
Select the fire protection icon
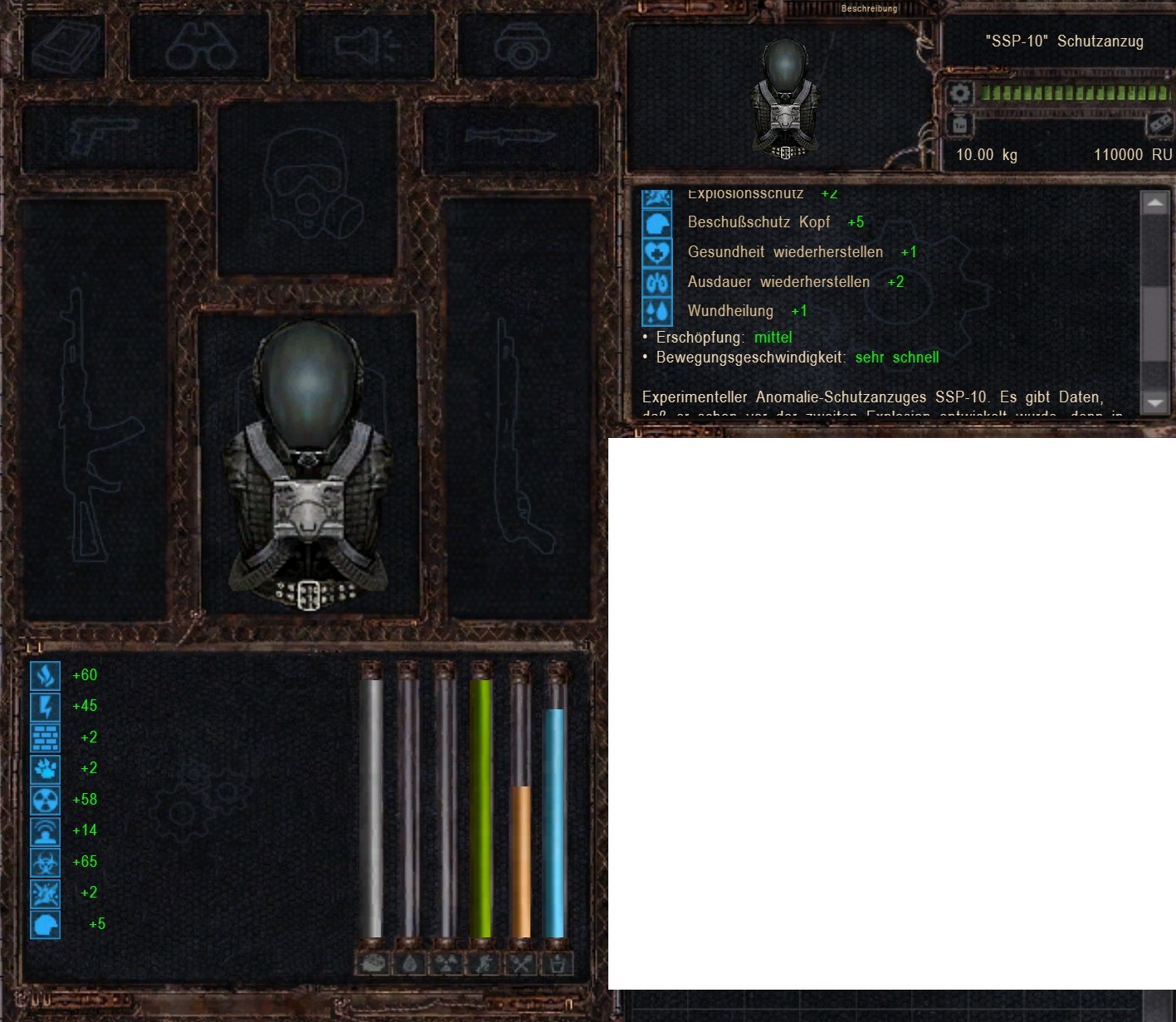[46, 675]
